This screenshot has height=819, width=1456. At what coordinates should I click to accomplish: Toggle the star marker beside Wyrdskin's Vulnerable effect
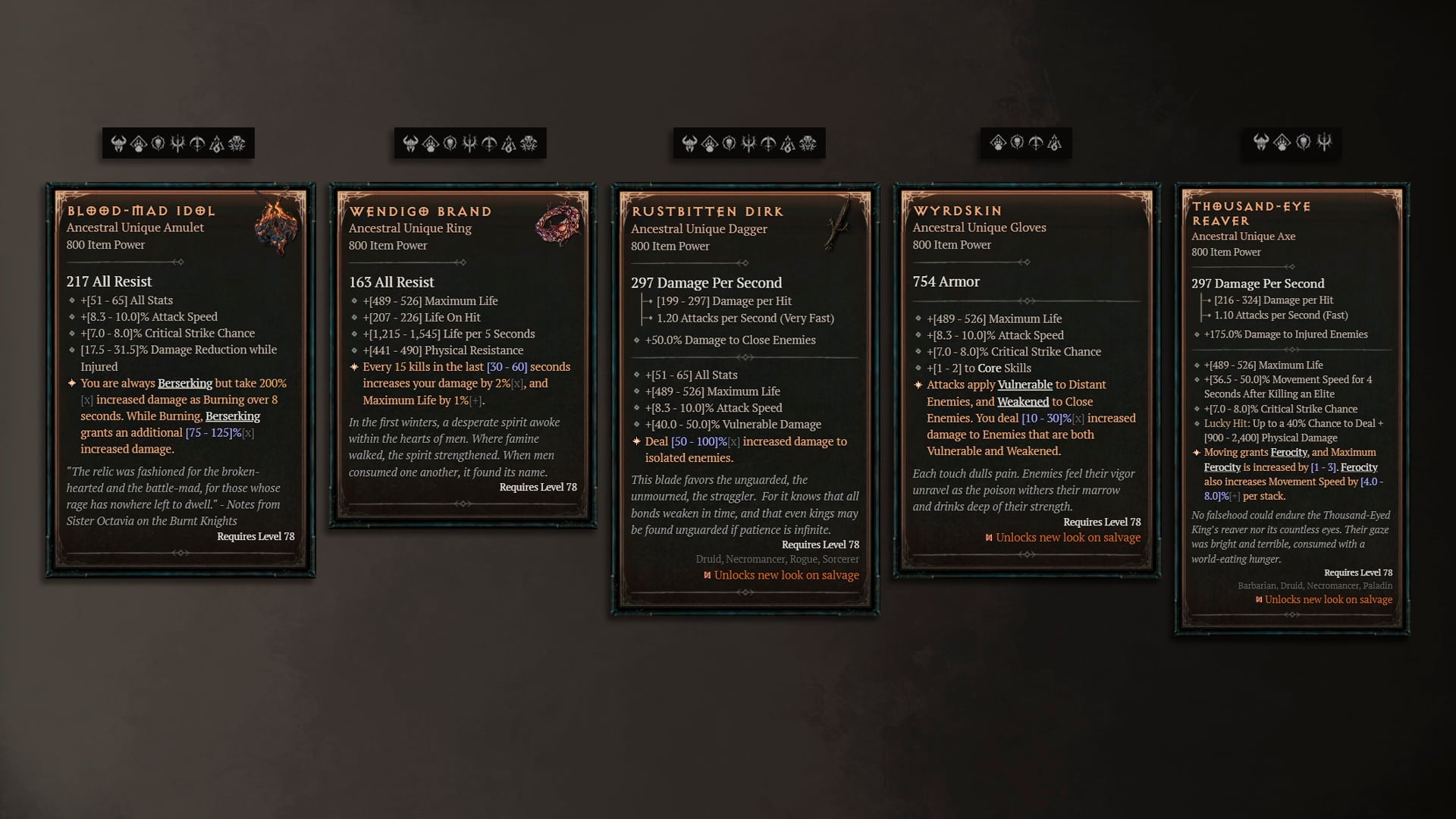[917, 384]
